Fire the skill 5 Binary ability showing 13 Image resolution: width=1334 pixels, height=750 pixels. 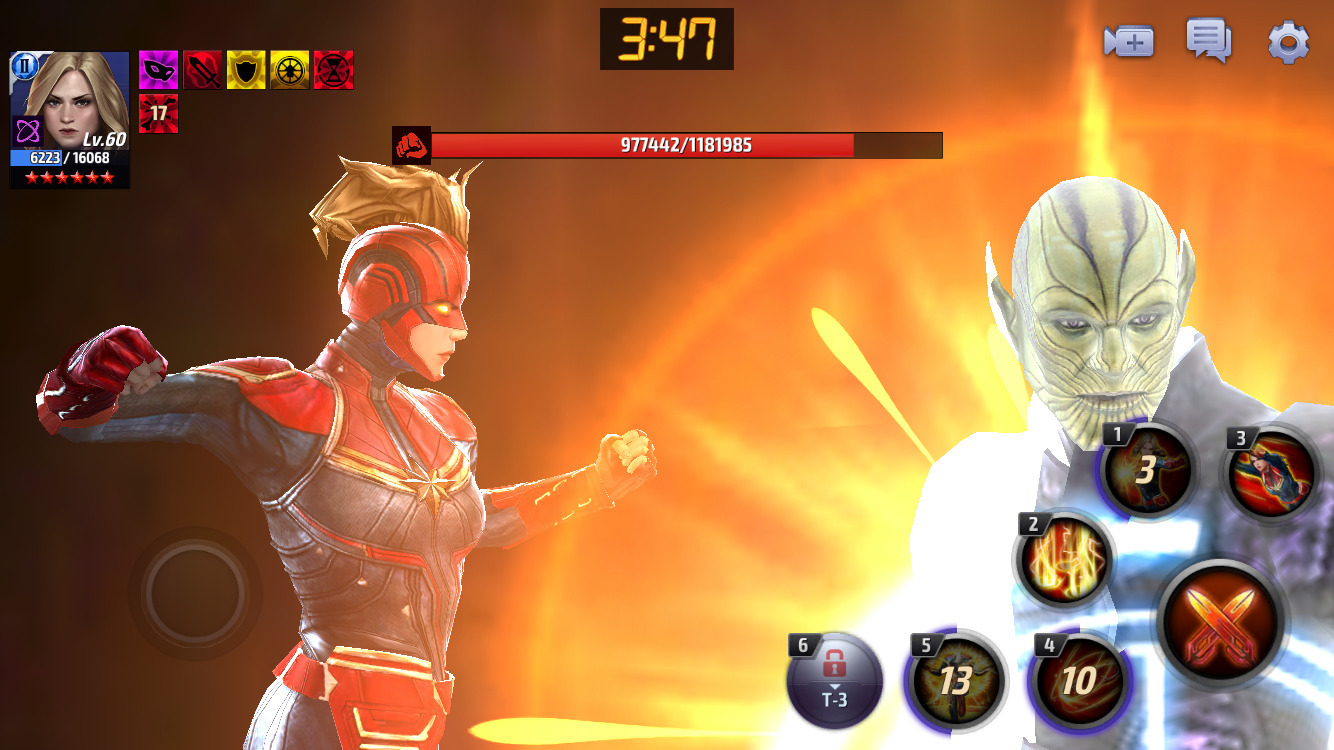(x=958, y=680)
